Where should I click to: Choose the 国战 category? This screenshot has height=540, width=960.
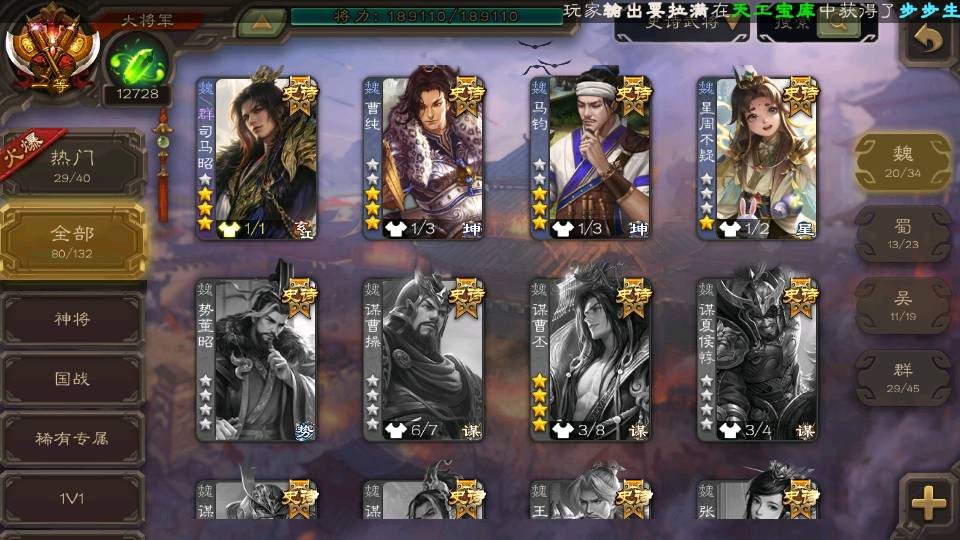[x=72, y=379]
